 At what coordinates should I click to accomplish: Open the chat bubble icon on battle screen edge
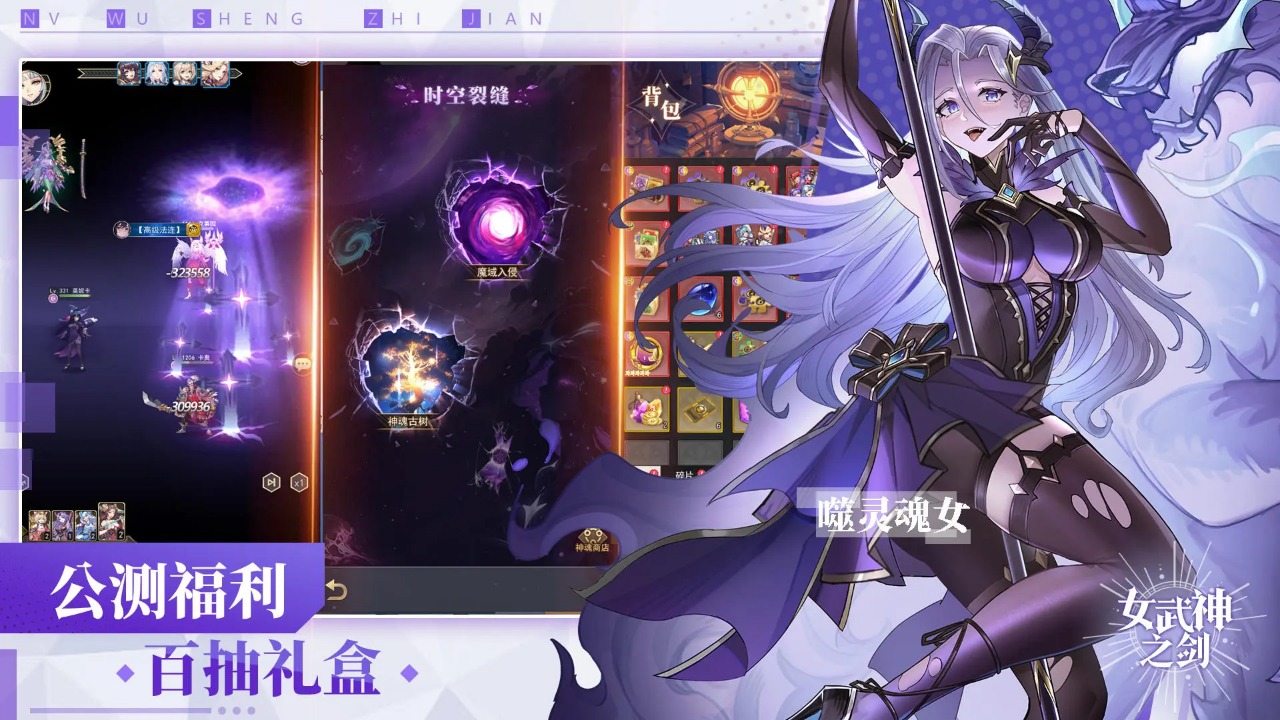(303, 364)
